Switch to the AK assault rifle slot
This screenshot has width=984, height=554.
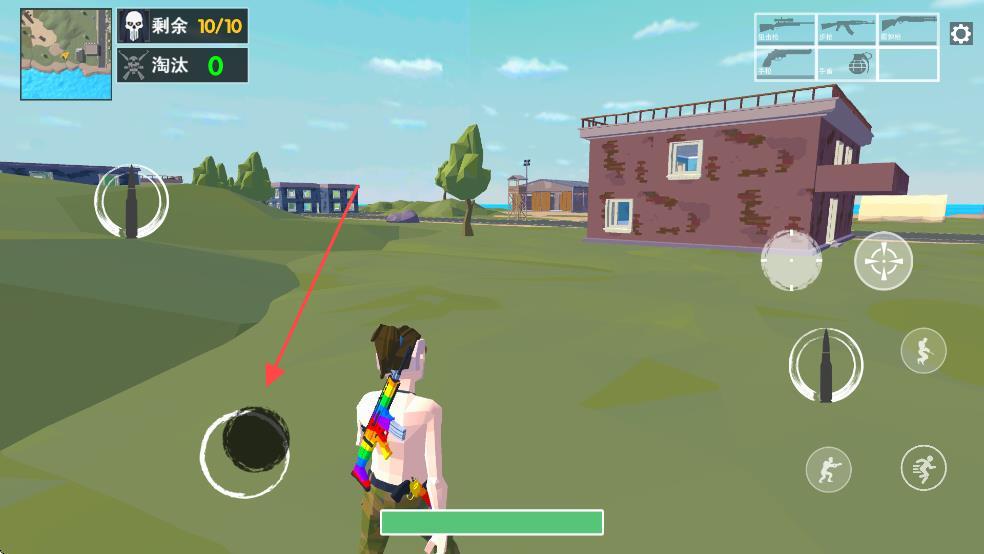(x=847, y=29)
